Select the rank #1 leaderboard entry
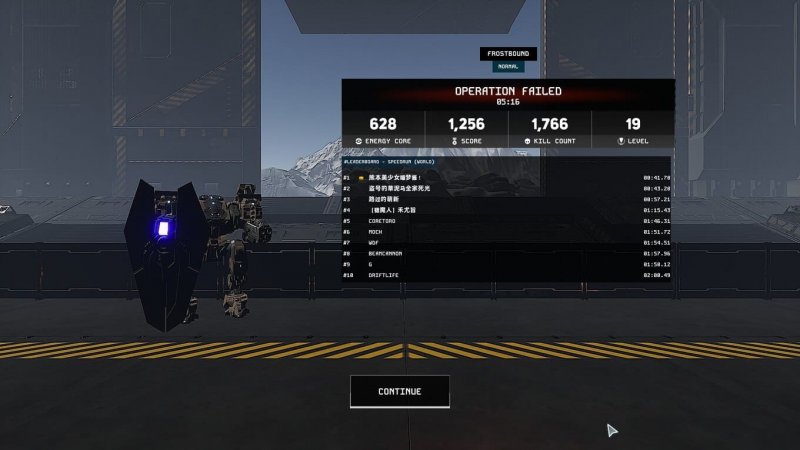The height and width of the screenshot is (450, 800). click(x=507, y=177)
